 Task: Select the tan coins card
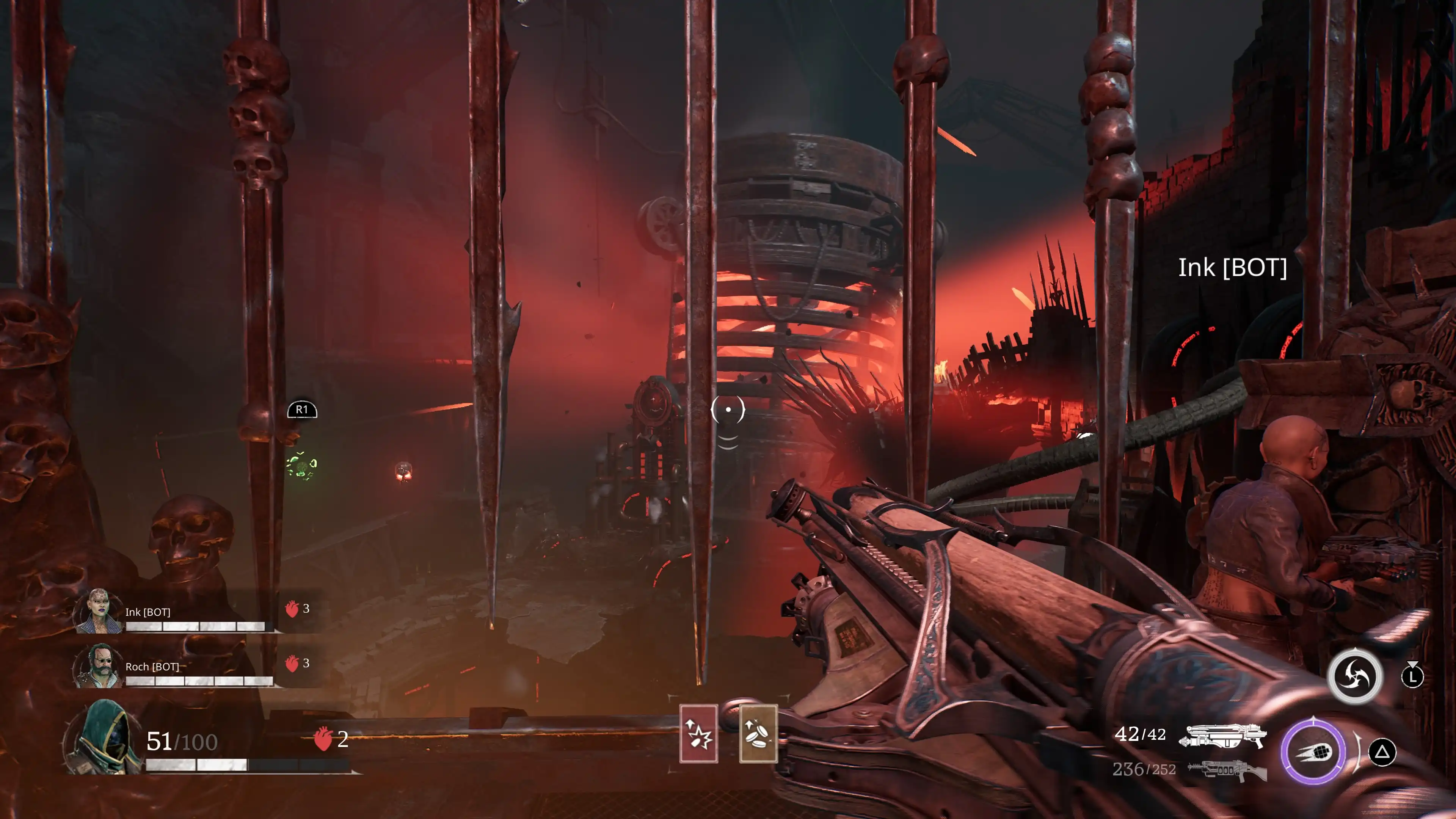(758, 734)
